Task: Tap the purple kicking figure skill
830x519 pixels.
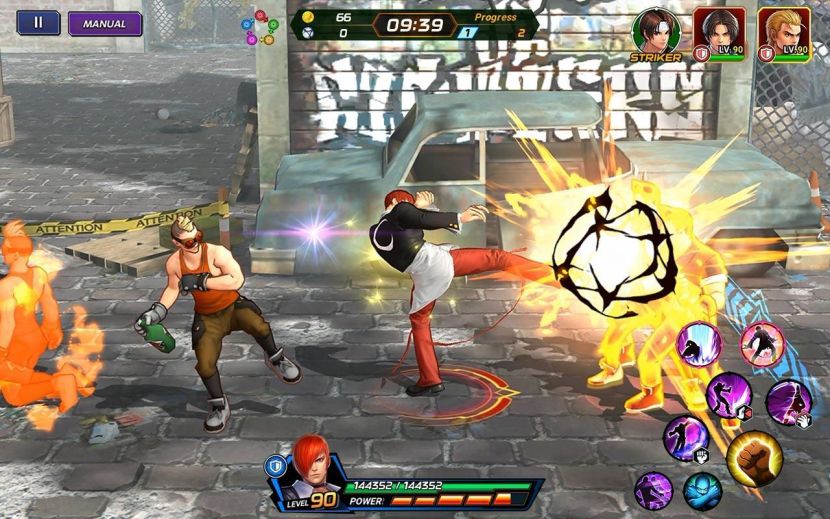Action: (653, 490)
